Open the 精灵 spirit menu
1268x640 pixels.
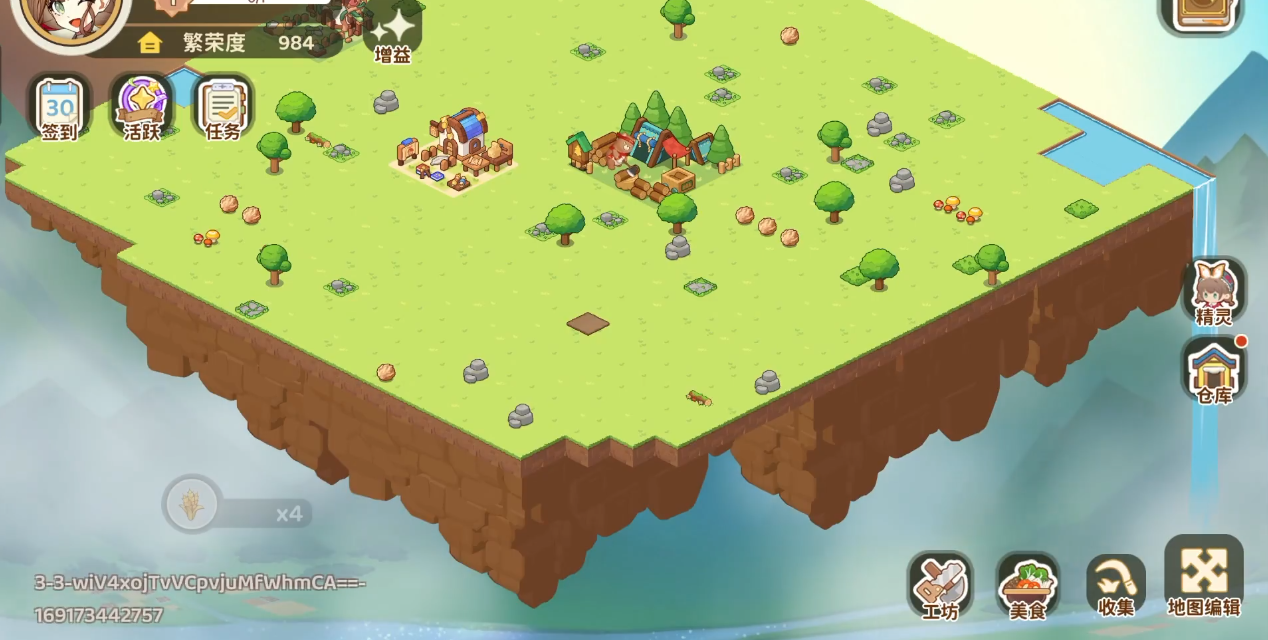click(1214, 291)
